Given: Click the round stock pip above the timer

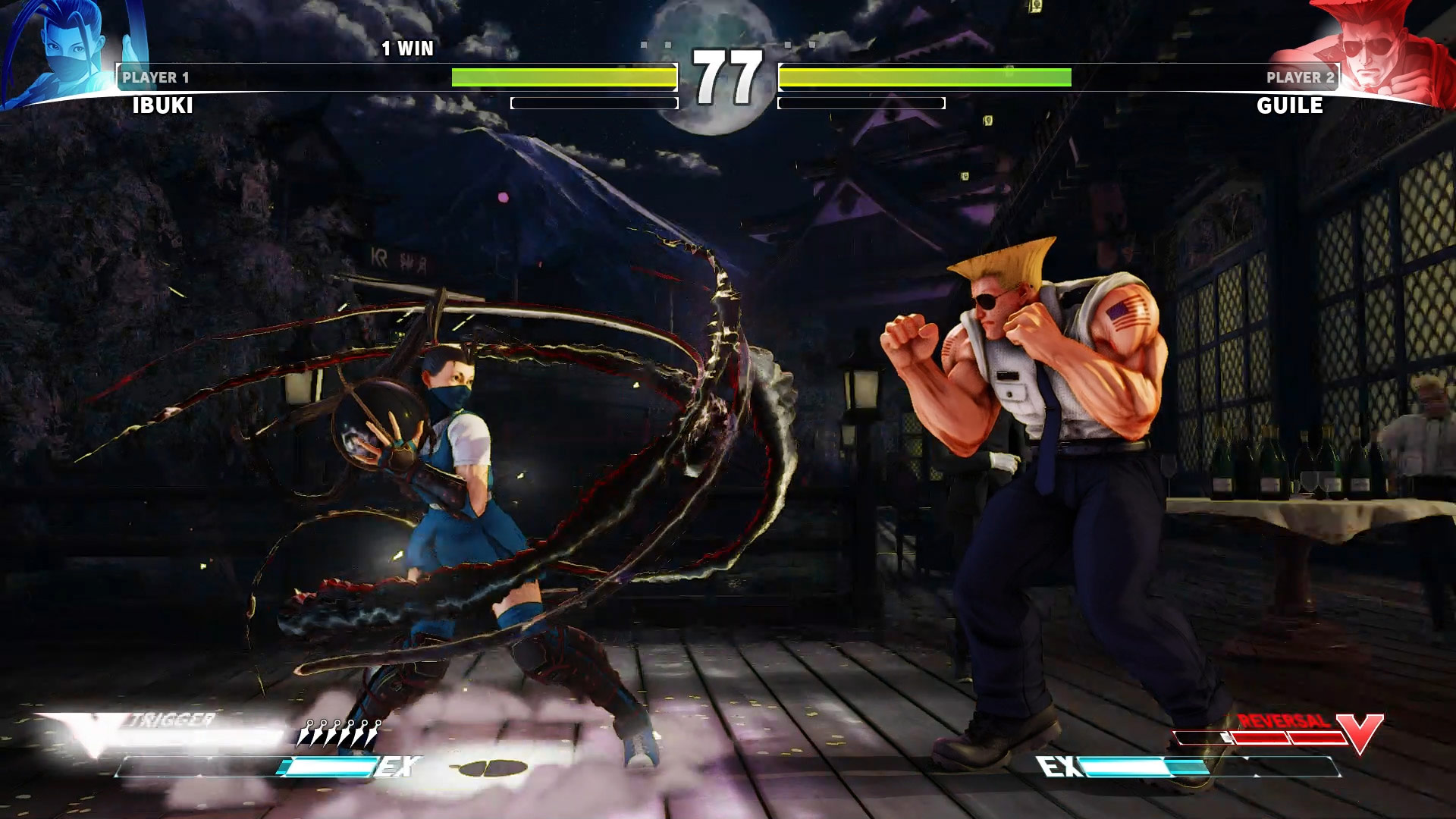Looking at the screenshot, I should coord(667,44).
